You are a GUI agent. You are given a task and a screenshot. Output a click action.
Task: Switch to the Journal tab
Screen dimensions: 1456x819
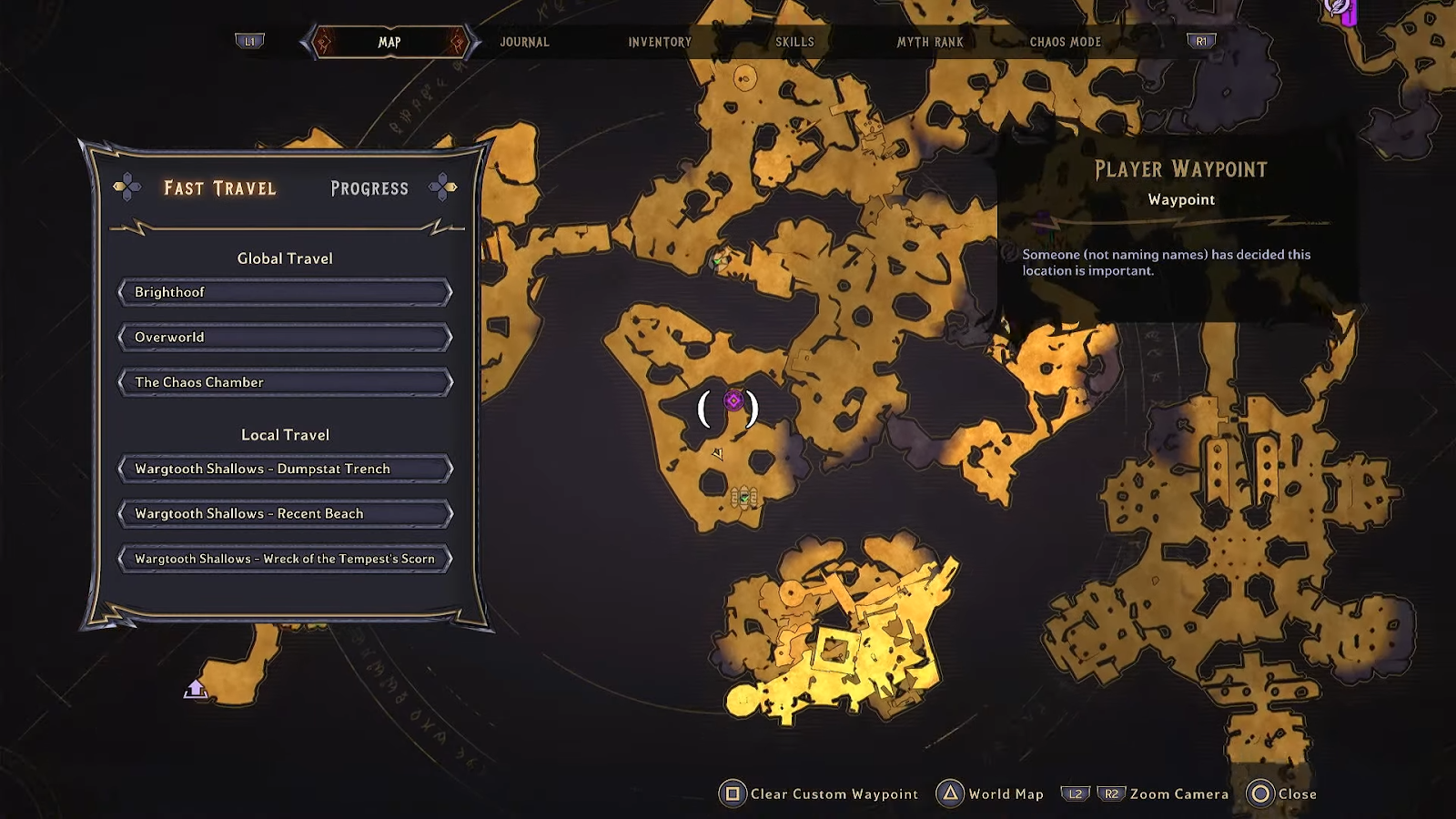524,42
